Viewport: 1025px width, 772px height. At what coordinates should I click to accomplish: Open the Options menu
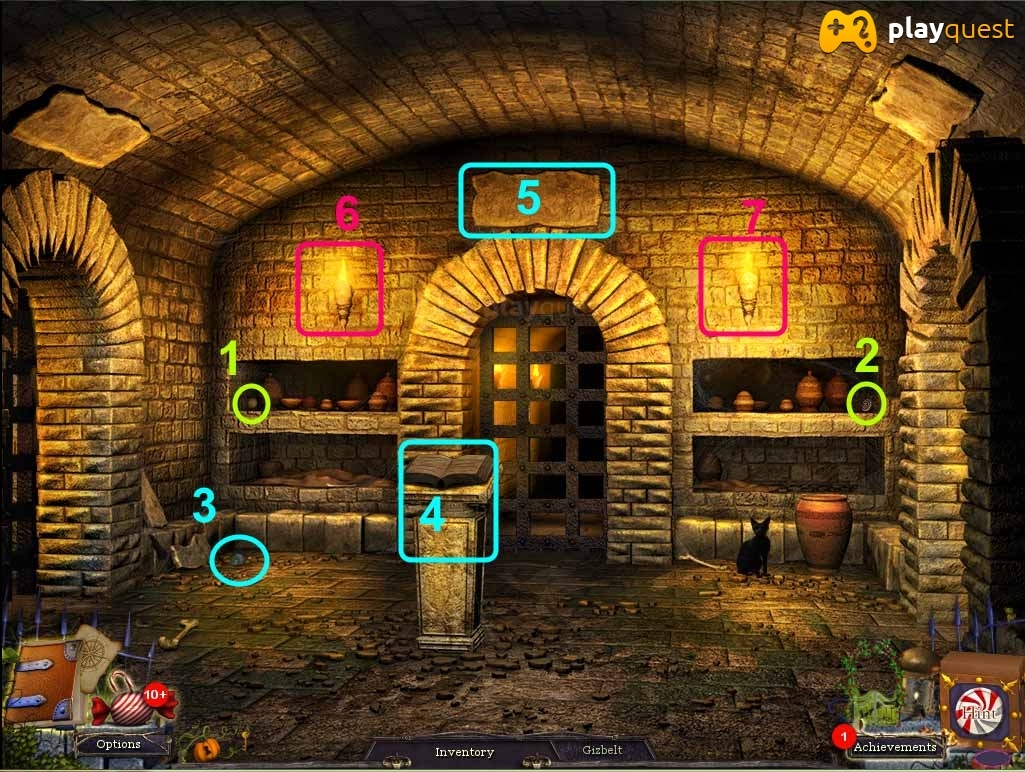coord(118,744)
